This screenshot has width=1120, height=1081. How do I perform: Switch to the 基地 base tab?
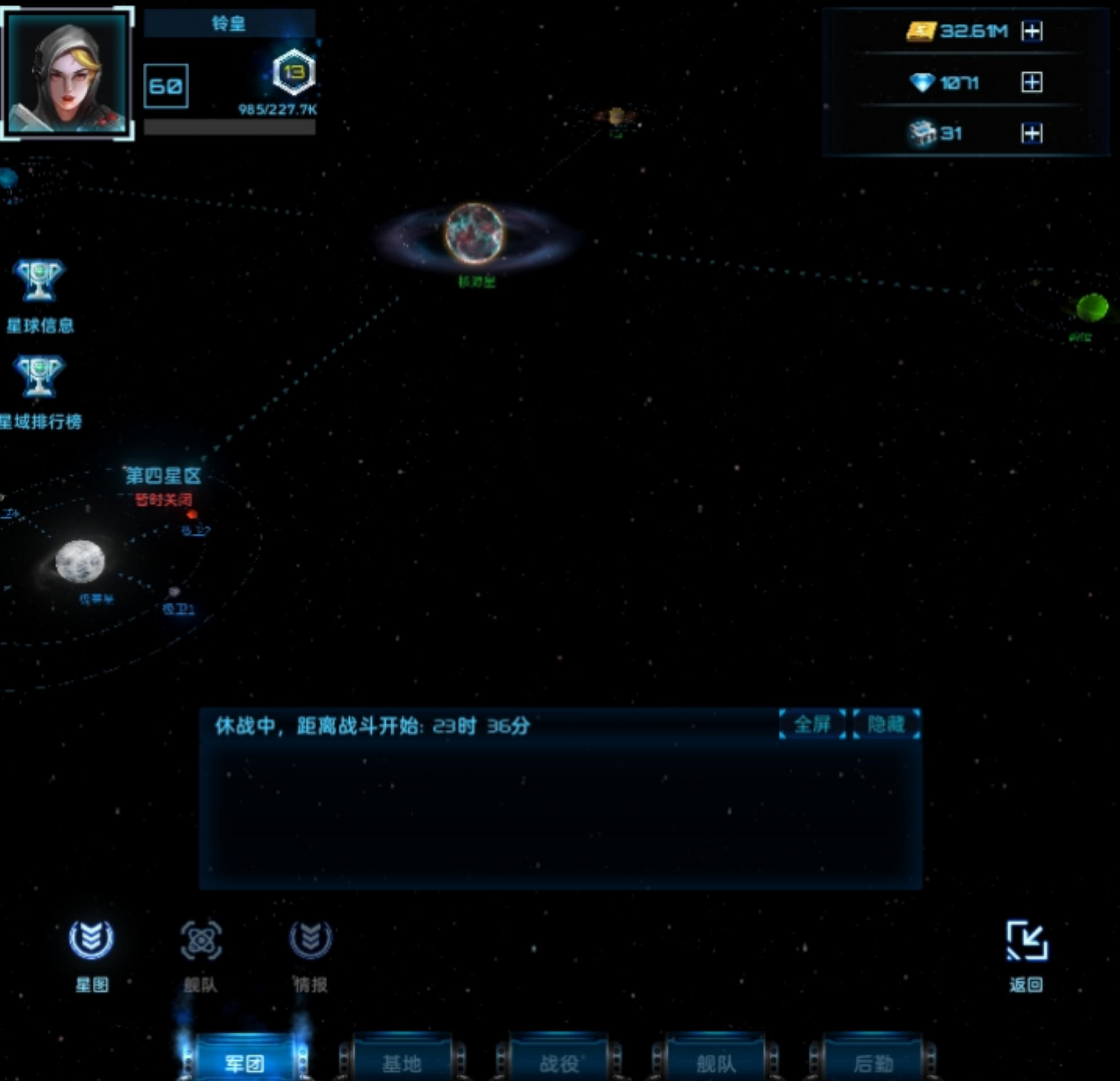401,1063
